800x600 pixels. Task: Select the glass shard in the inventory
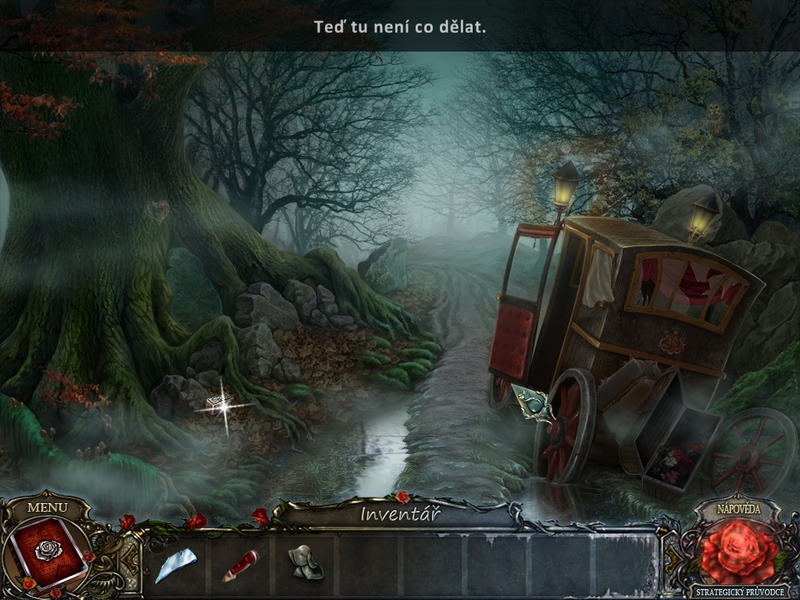(x=174, y=566)
